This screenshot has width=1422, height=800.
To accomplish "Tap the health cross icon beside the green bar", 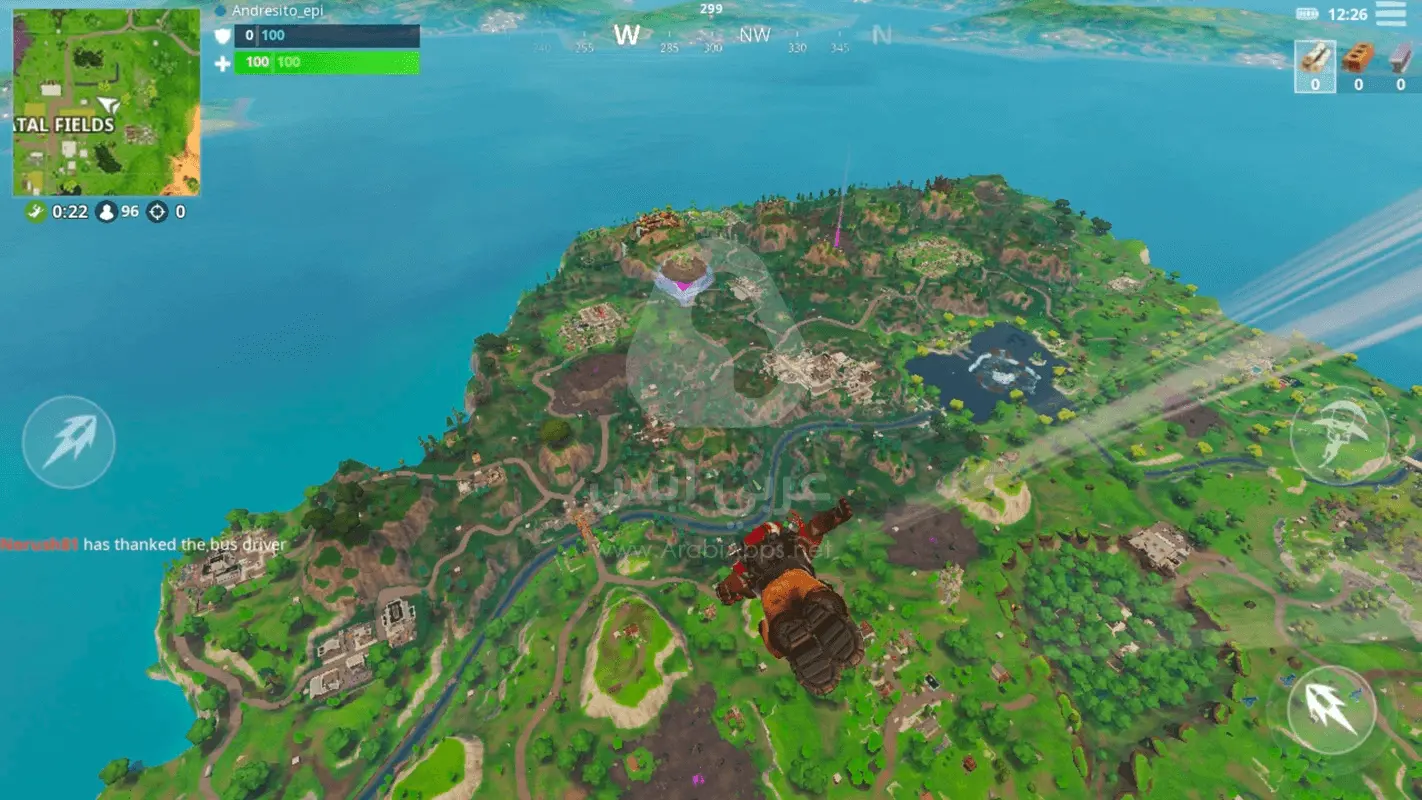I will (221, 62).
